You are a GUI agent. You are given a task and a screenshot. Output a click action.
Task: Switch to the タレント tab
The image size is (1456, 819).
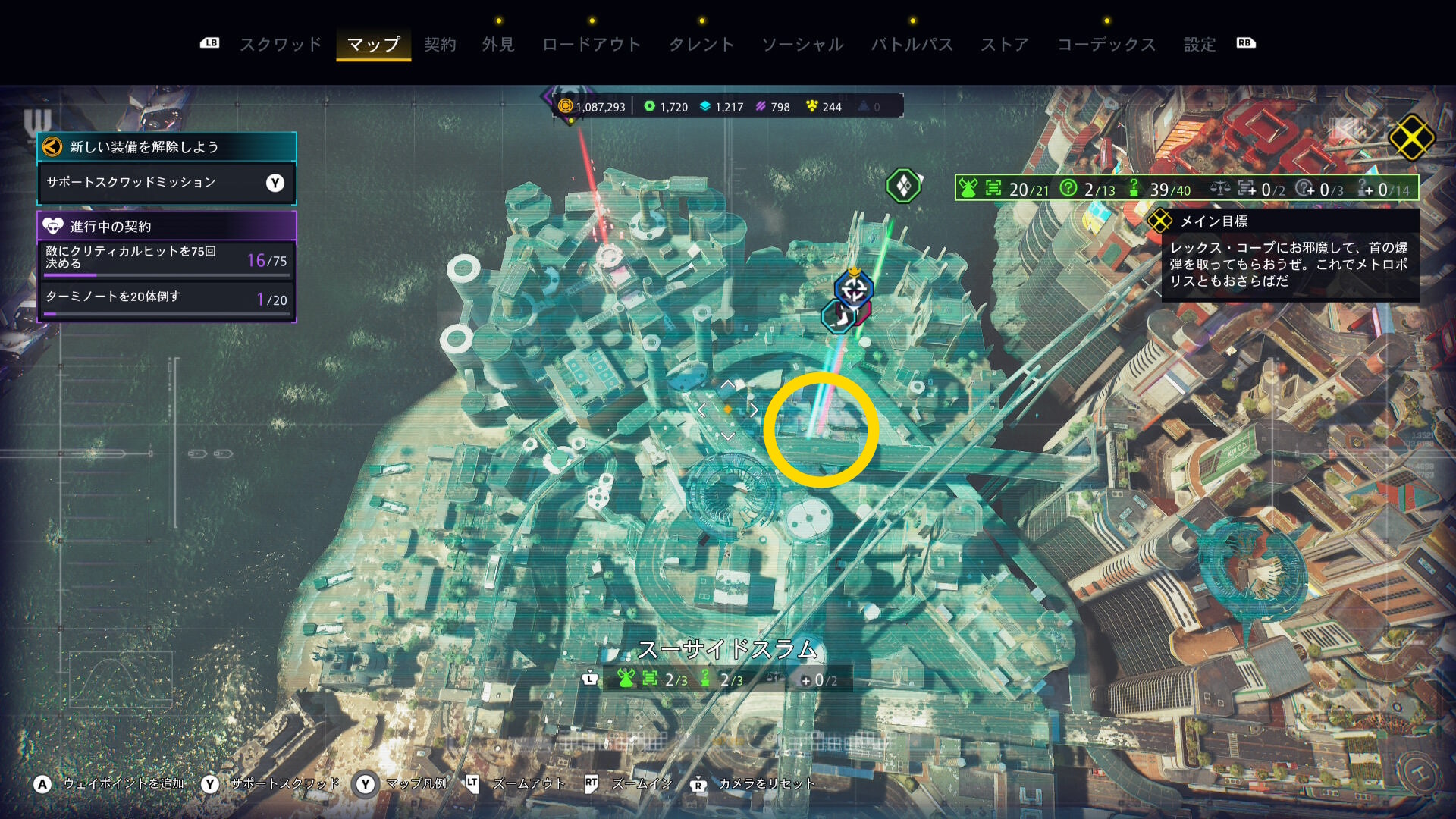[701, 45]
